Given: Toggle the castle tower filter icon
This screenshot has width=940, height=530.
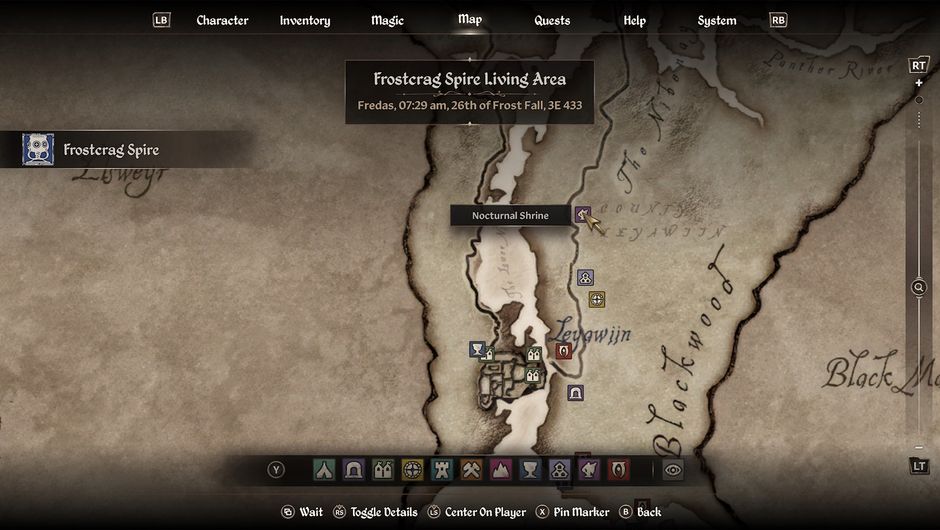Looking at the screenshot, I should [x=442, y=469].
